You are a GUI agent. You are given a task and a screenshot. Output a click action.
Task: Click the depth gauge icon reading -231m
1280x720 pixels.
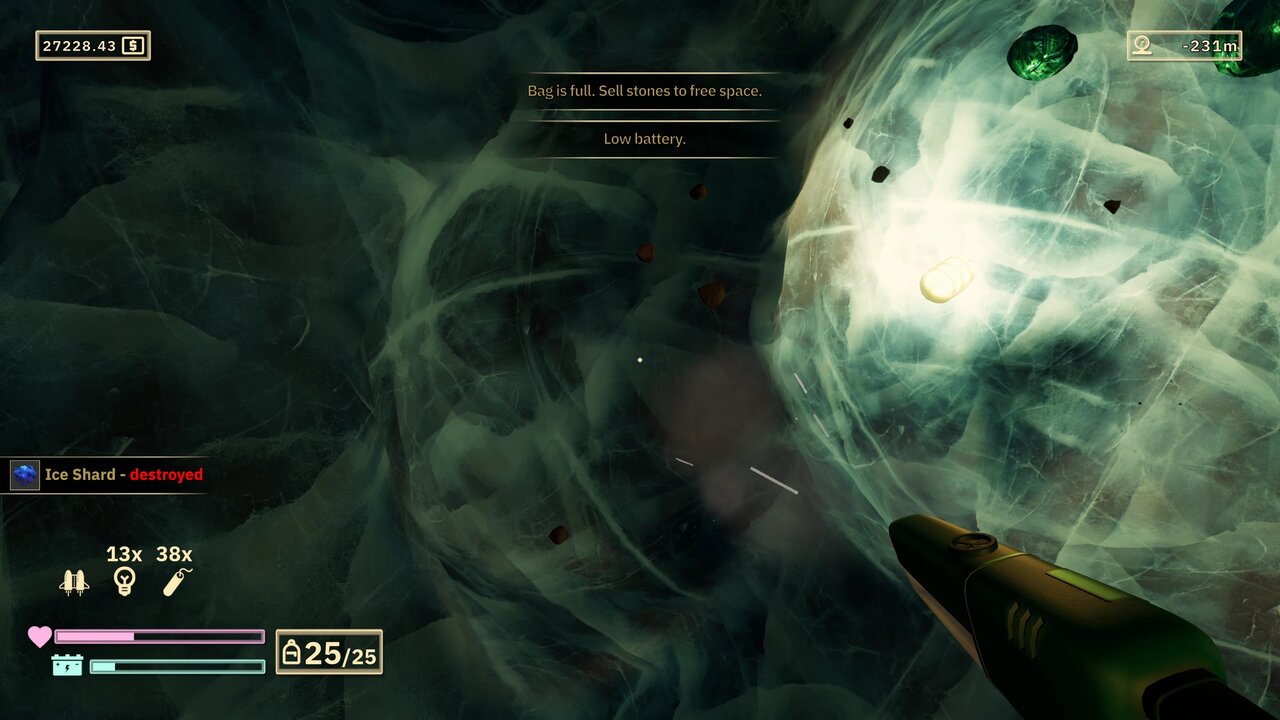pyautogui.click(x=1140, y=45)
